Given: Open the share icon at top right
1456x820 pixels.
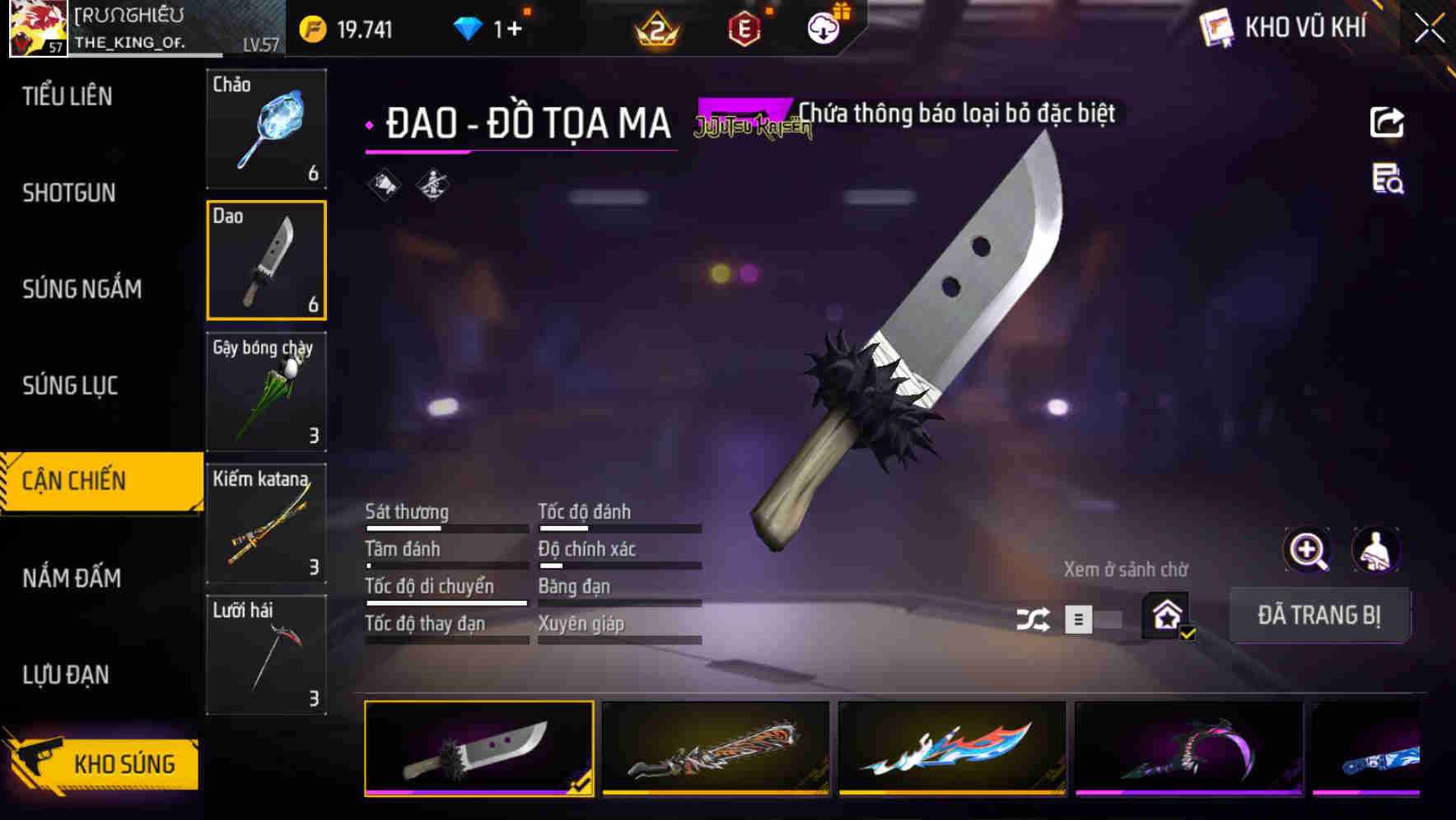Looking at the screenshot, I should [1388, 122].
